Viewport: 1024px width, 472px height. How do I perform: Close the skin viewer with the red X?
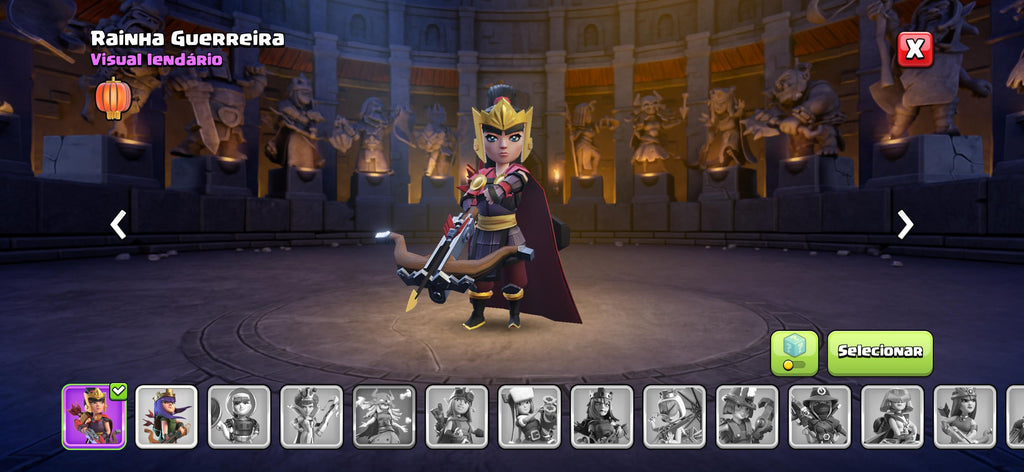[x=914, y=49]
